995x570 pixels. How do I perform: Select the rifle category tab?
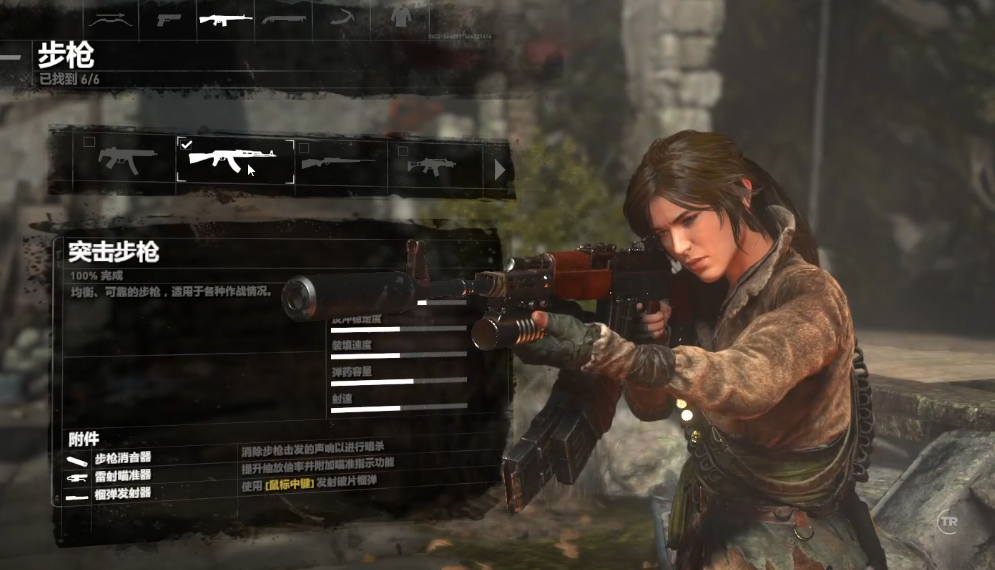click(225, 18)
